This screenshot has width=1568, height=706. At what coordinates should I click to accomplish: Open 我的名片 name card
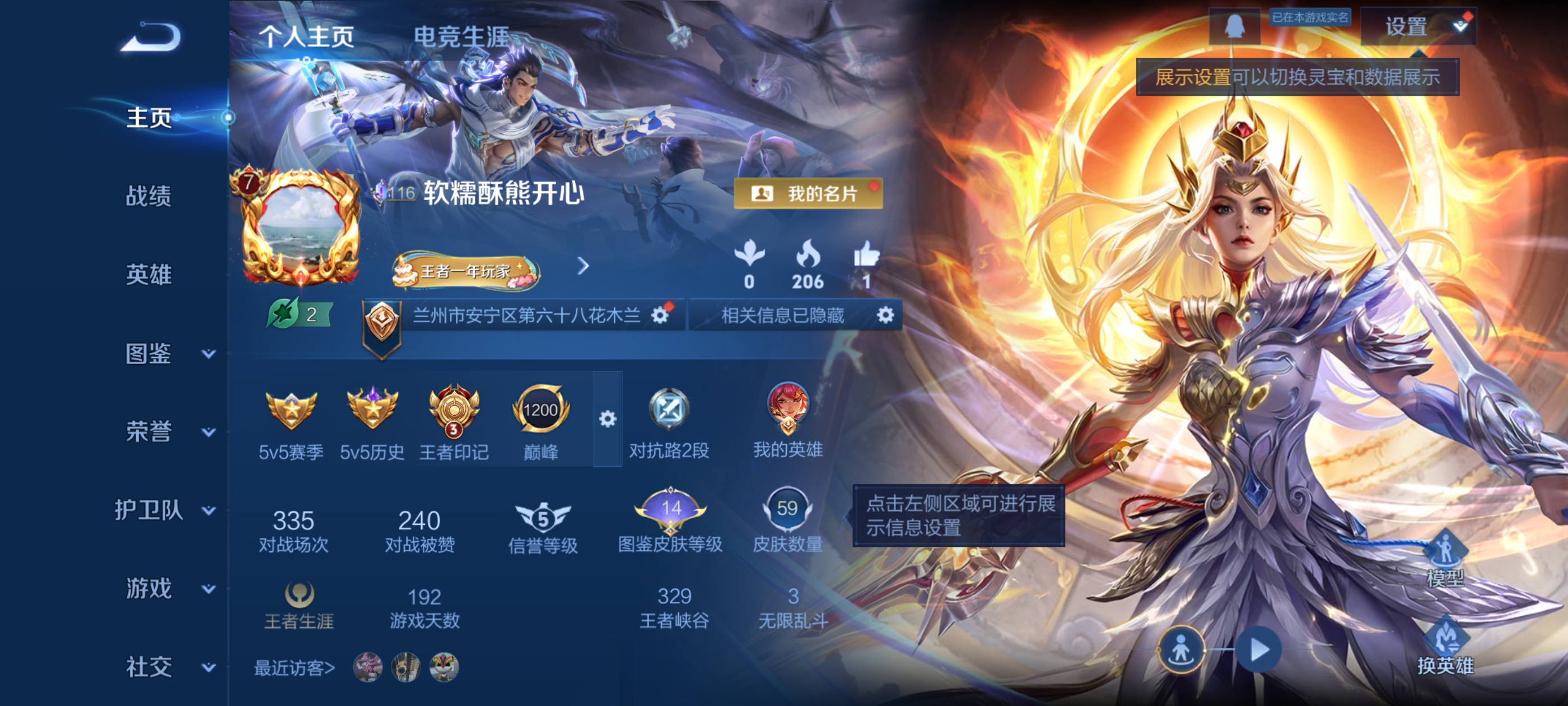[806, 194]
